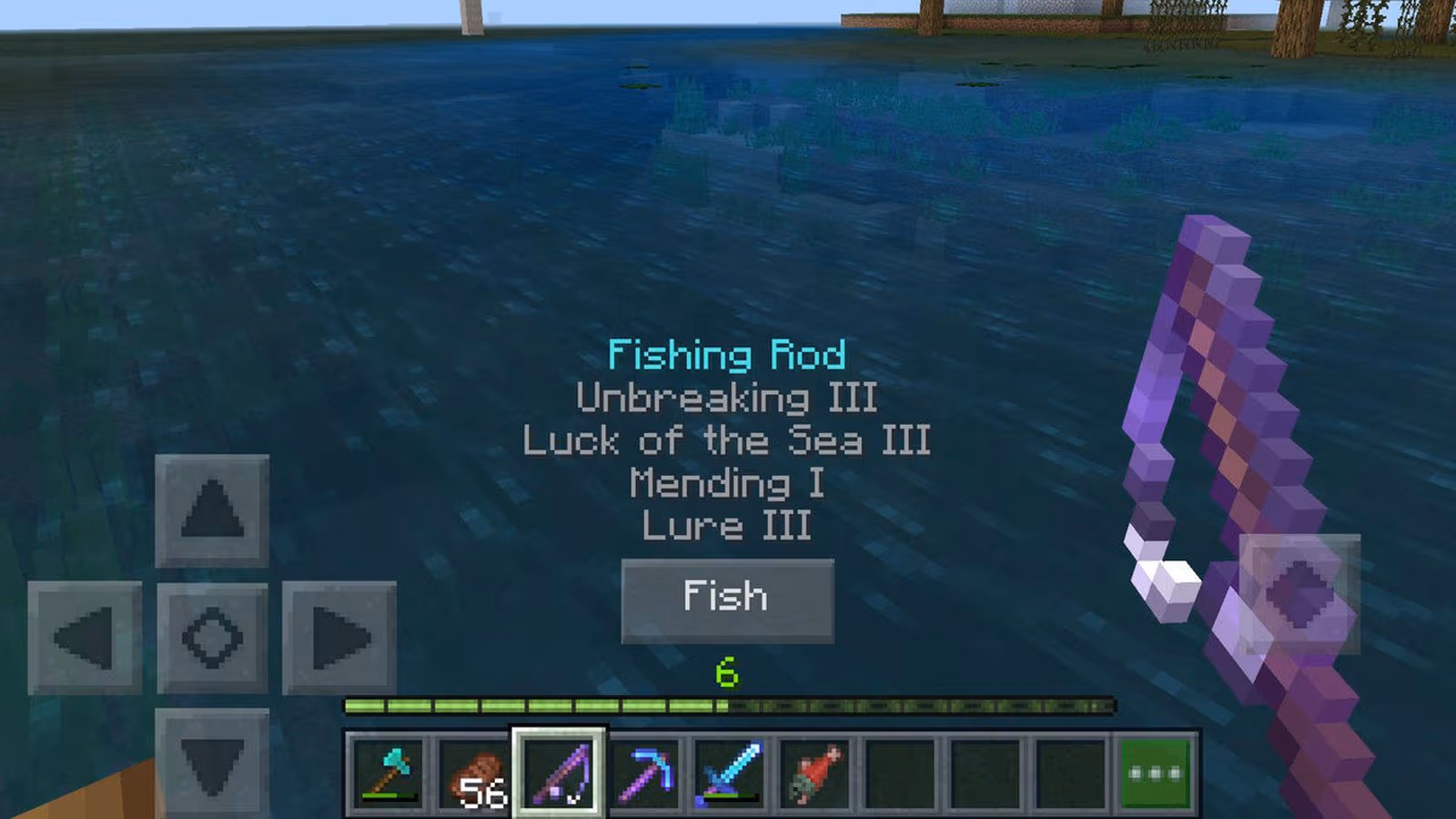Click the XP level 6 number
Viewport: 1456px width, 819px height.
pos(725,673)
